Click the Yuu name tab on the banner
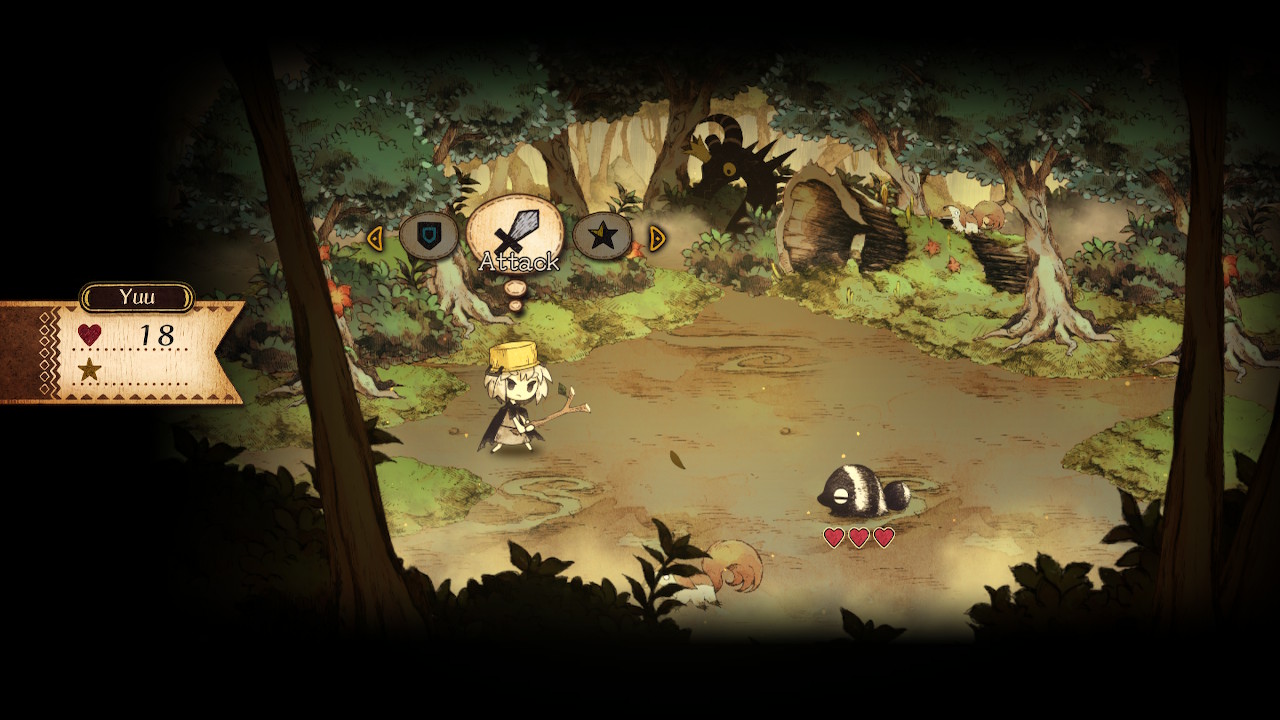 [x=137, y=295]
